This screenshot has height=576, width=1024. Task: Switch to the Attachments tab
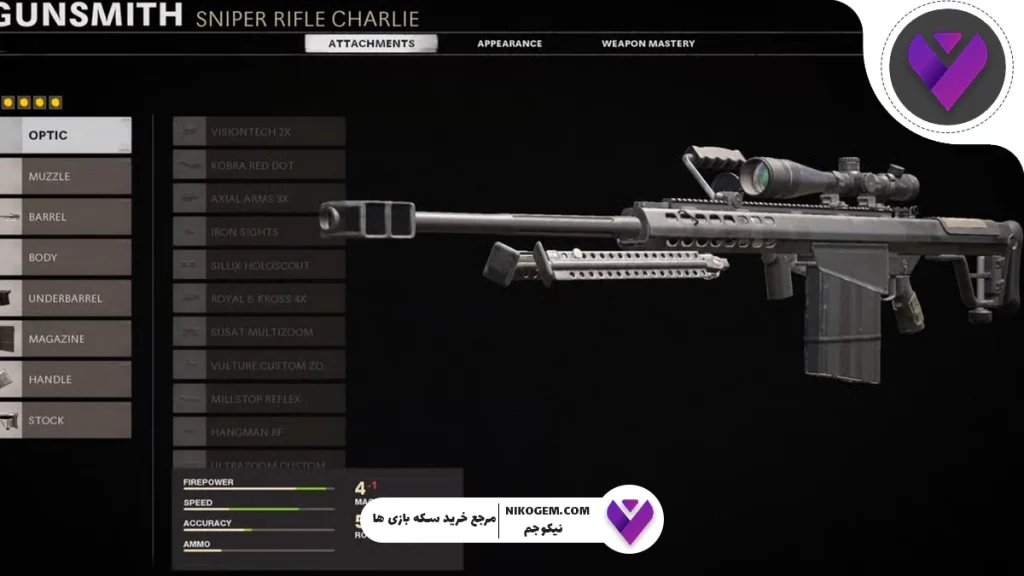(x=370, y=44)
